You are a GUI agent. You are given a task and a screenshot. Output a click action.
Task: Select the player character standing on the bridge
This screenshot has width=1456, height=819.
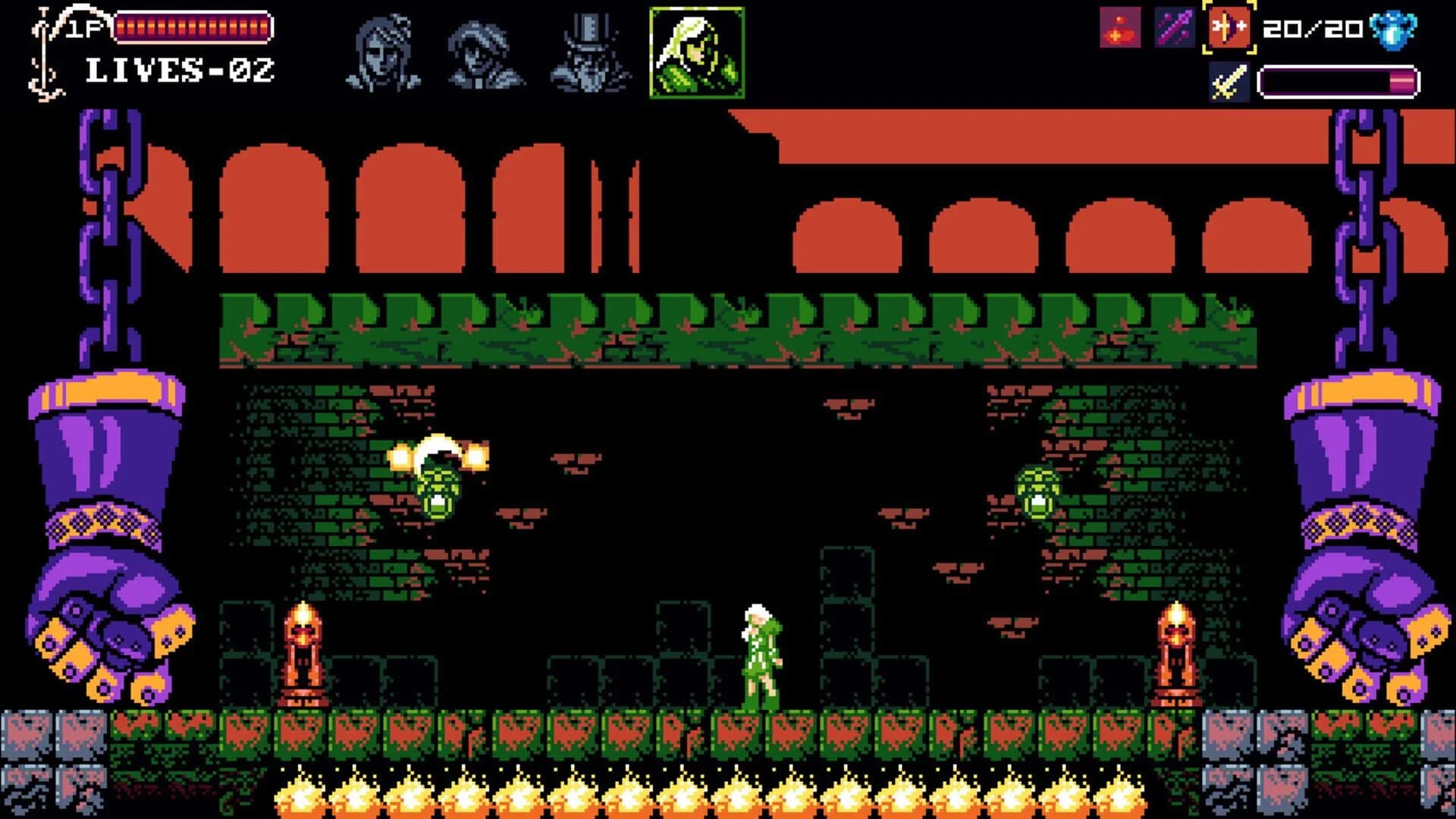click(761, 656)
